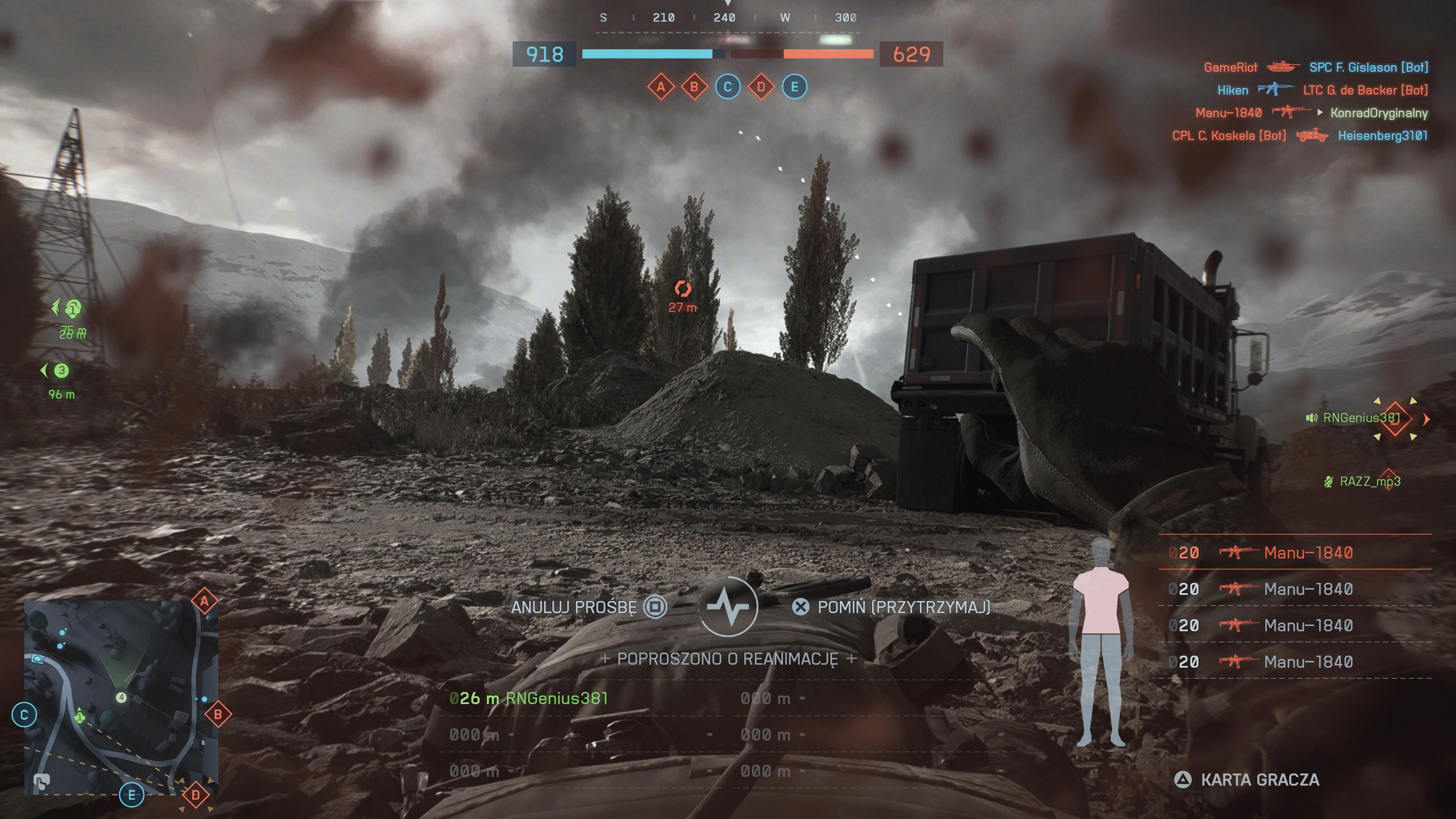
Task: Select the GameRiot kill feed entry
Action: (x=1230, y=67)
